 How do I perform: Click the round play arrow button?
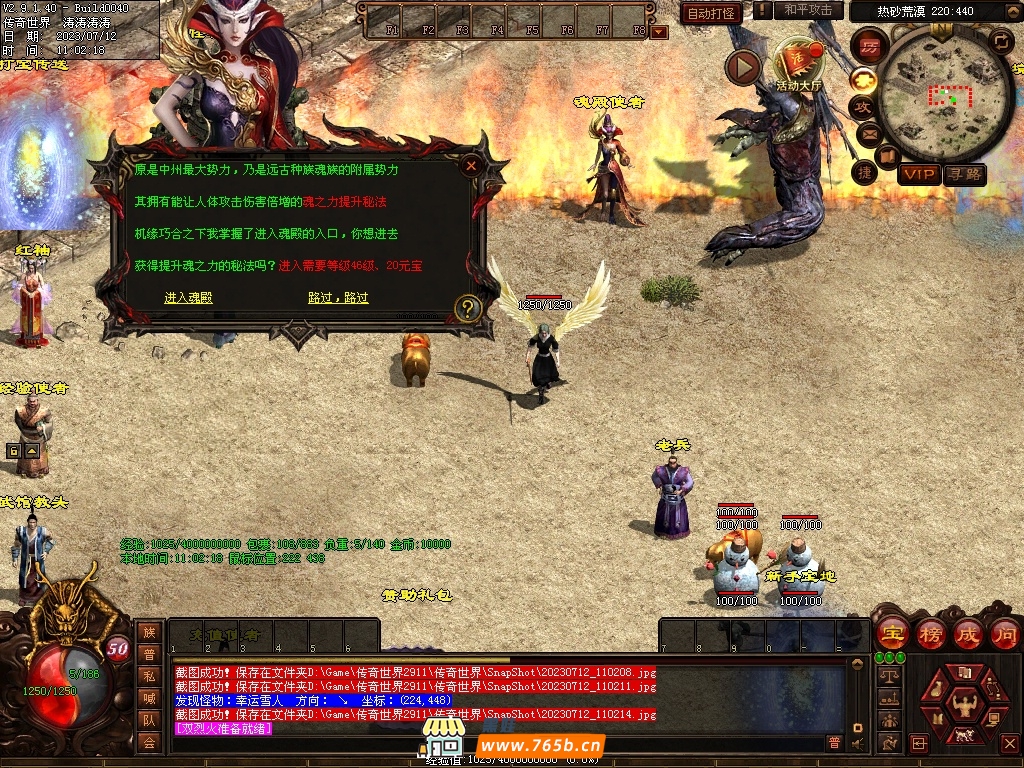click(x=743, y=67)
